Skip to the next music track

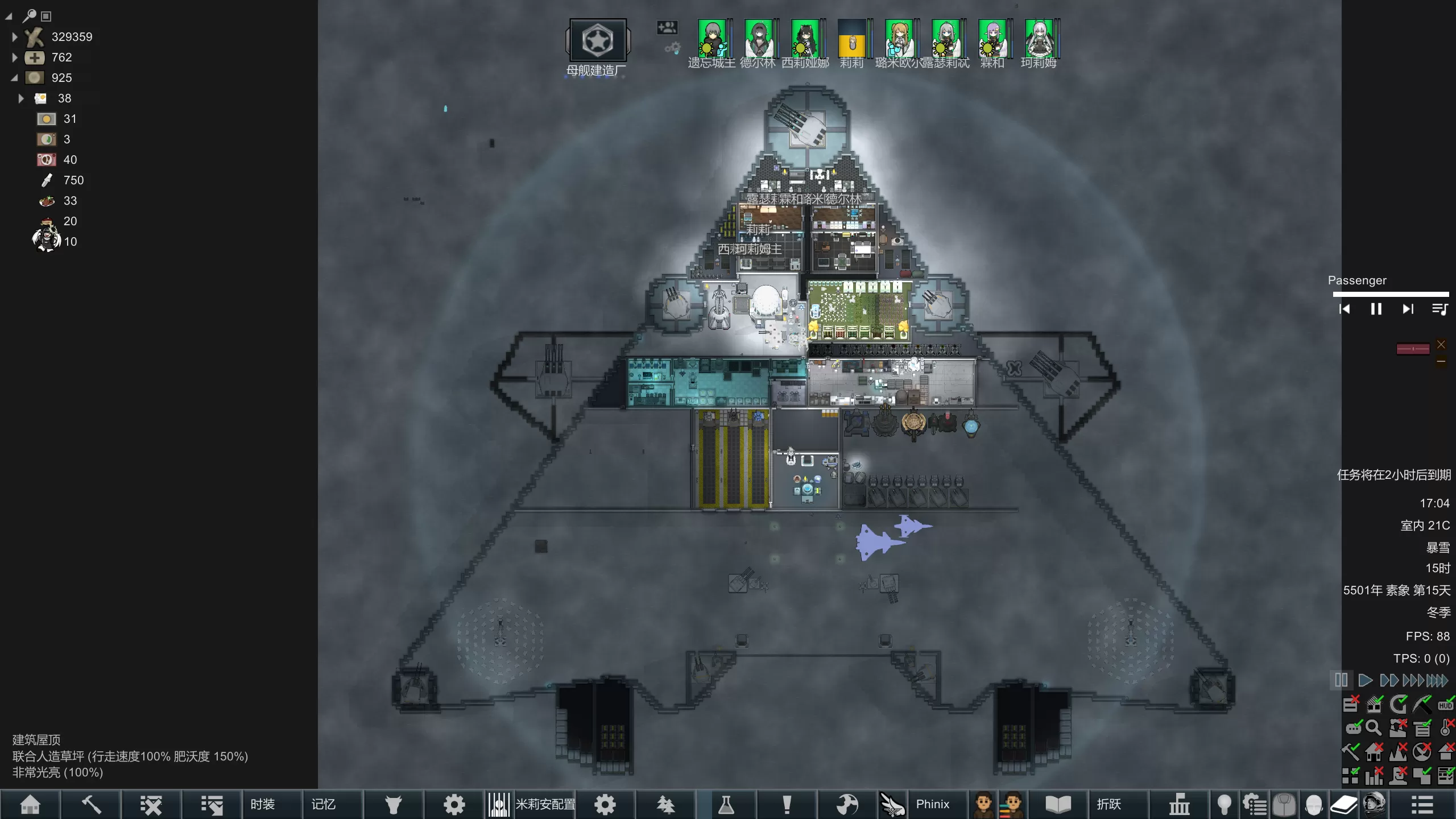coord(1408,309)
